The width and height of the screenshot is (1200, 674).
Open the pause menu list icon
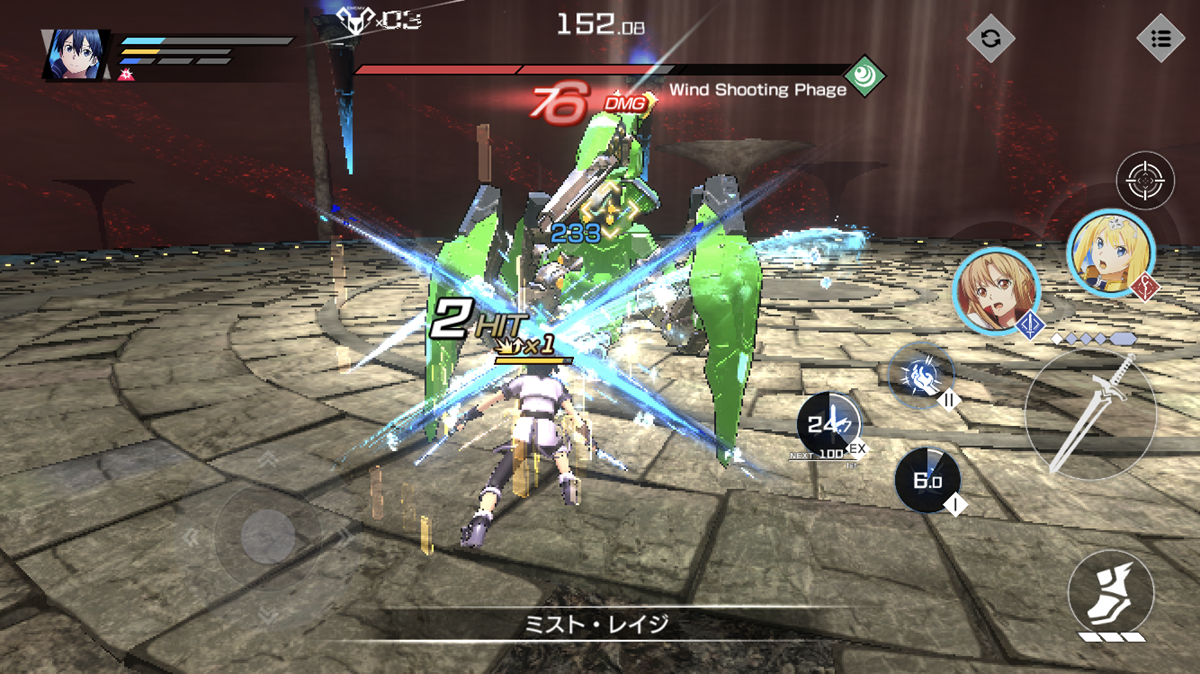pyautogui.click(x=1160, y=39)
